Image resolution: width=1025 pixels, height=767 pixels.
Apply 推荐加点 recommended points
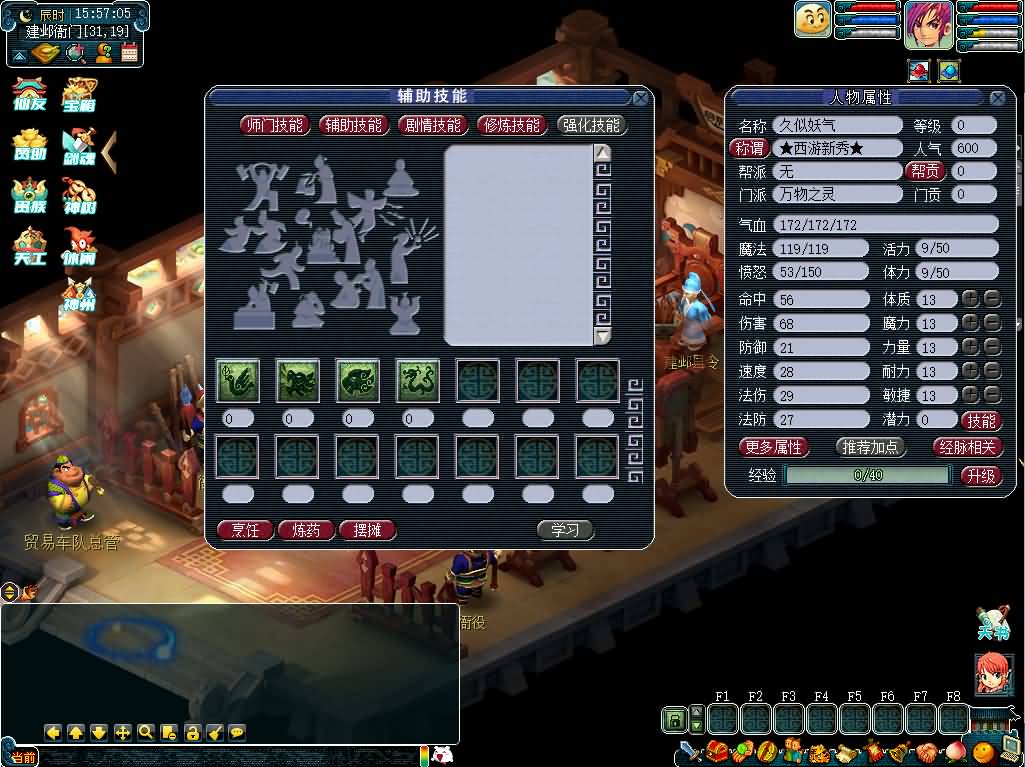[870, 447]
